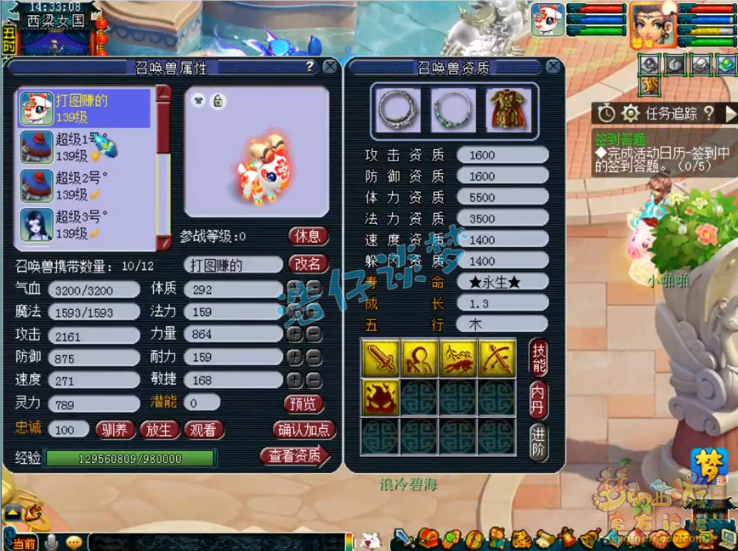Click the 驯养 (tame) button
Viewport: 738px width, 551px height.
(x=114, y=430)
